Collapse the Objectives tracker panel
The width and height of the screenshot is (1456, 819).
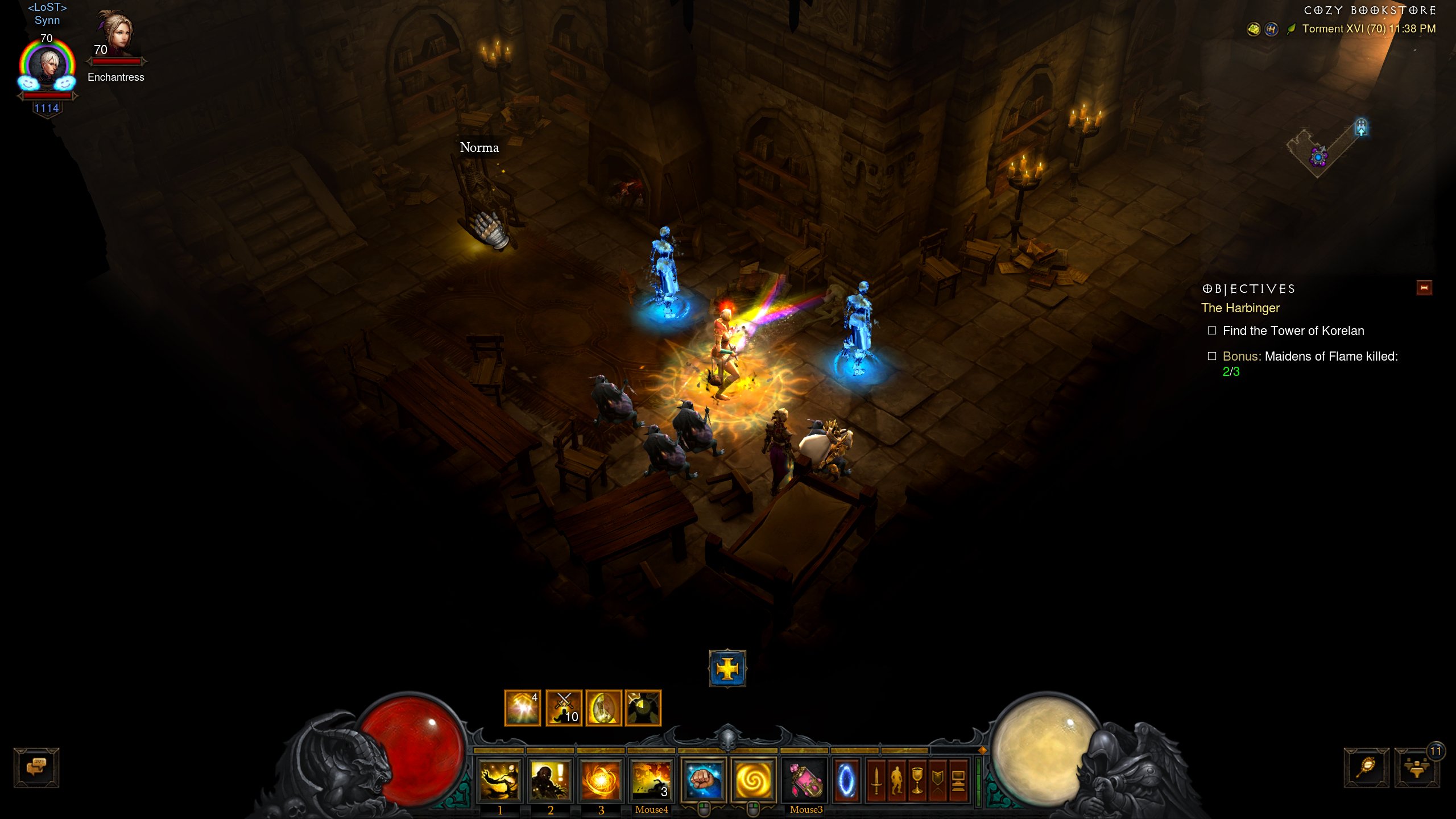(1424, 288)
